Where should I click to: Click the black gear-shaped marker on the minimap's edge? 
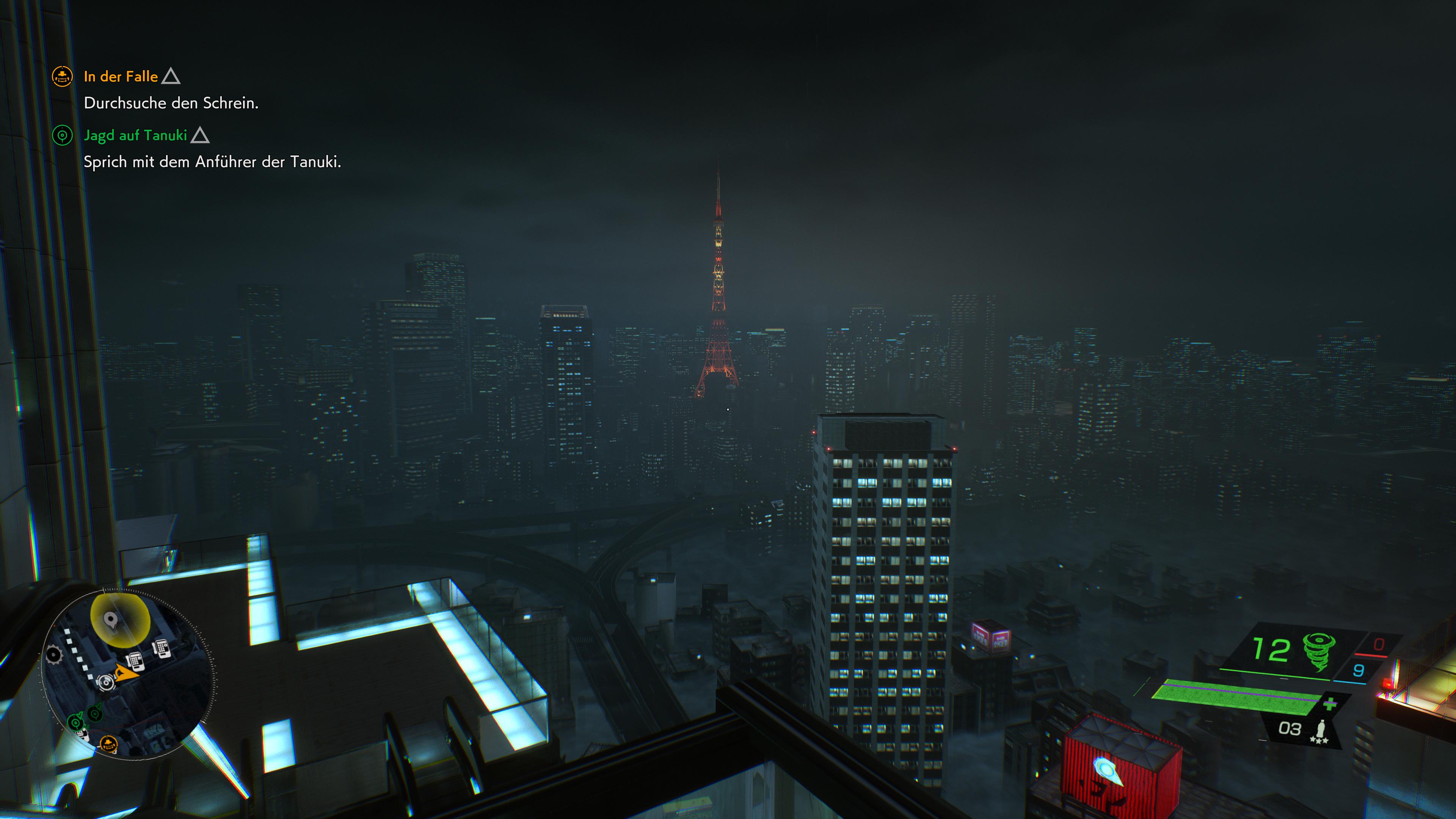[x=54, y=654]
